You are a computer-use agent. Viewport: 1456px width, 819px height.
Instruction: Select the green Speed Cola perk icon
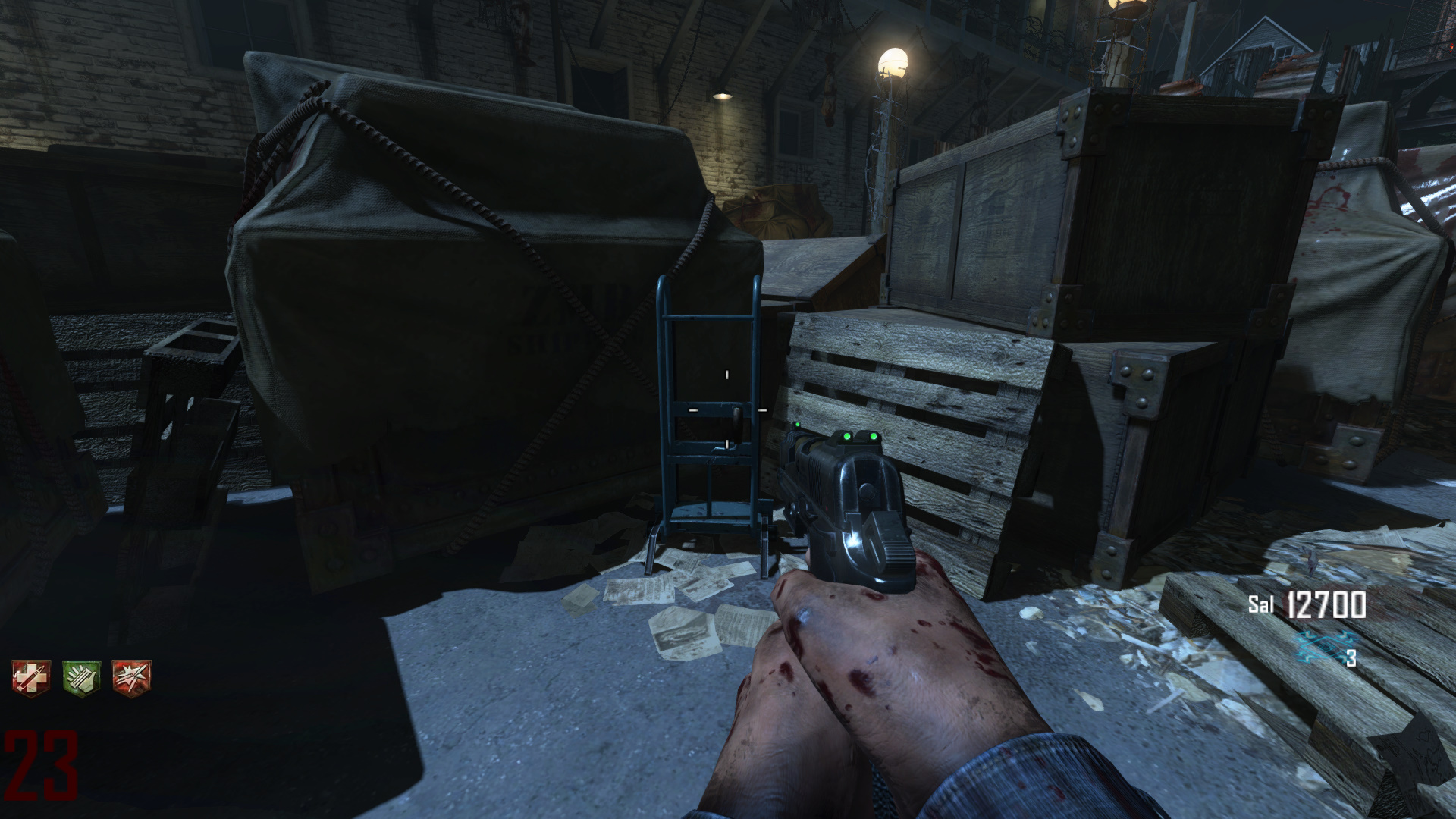[x=81, y=676]
